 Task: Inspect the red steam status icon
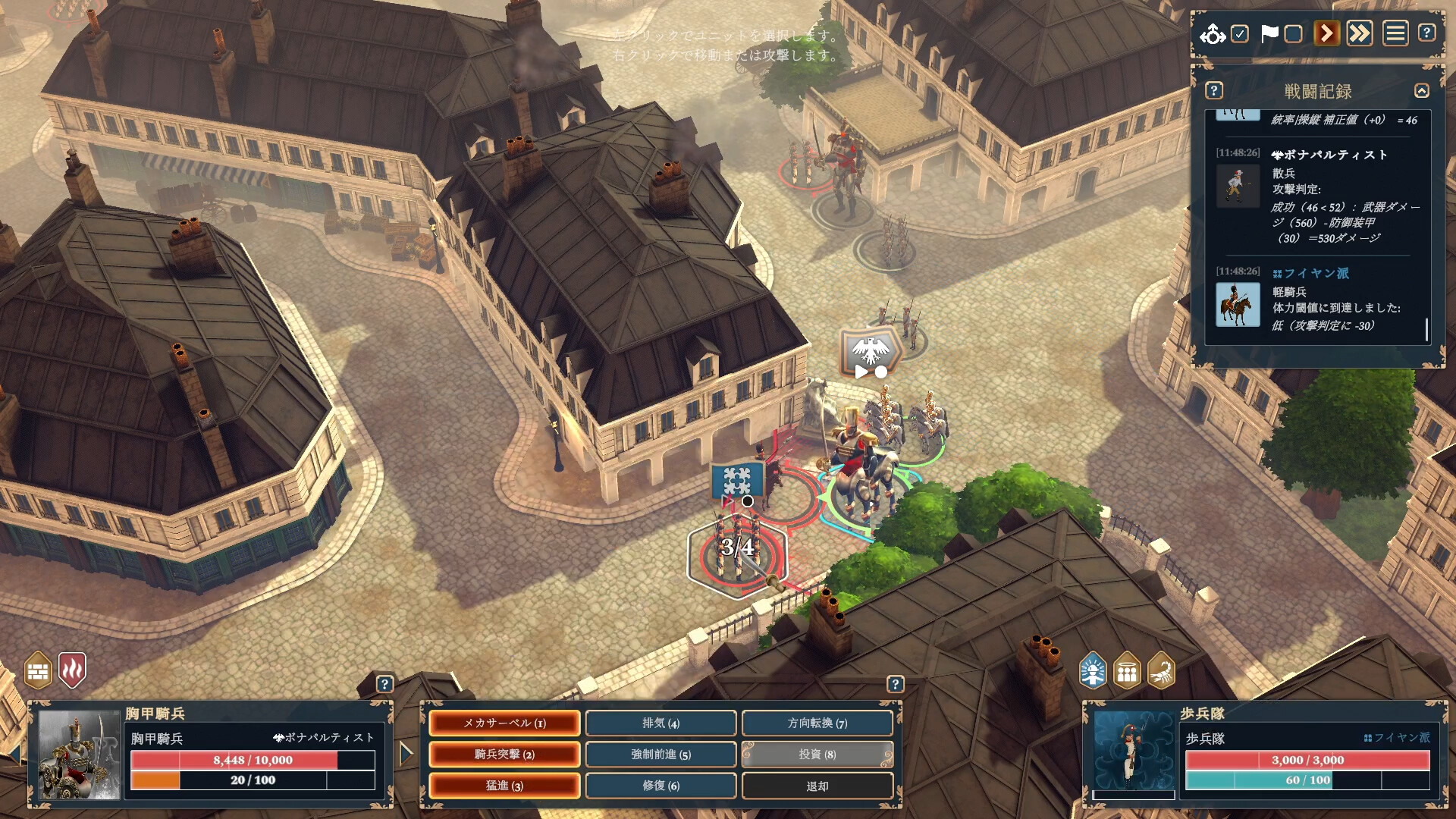73,670
